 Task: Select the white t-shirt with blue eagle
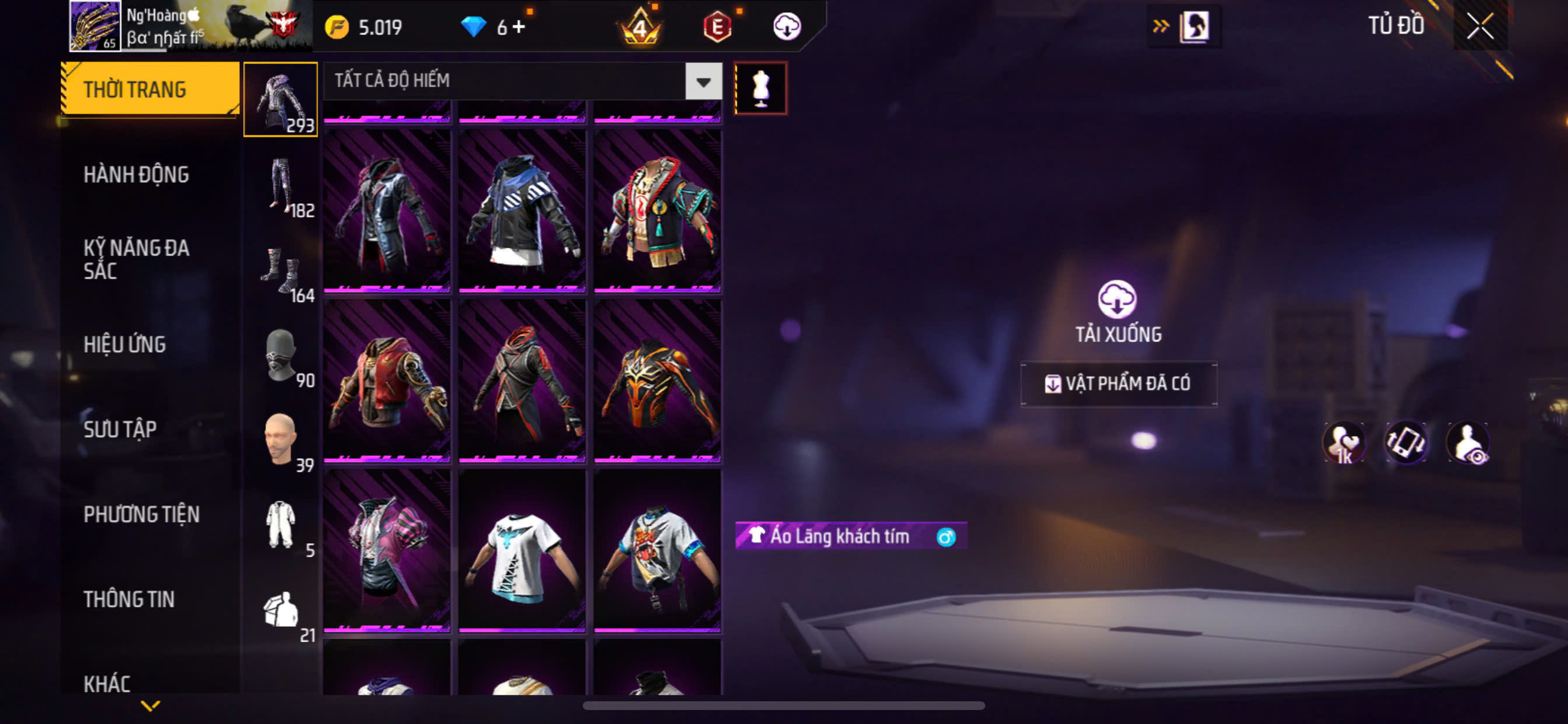tap(522, 551)
